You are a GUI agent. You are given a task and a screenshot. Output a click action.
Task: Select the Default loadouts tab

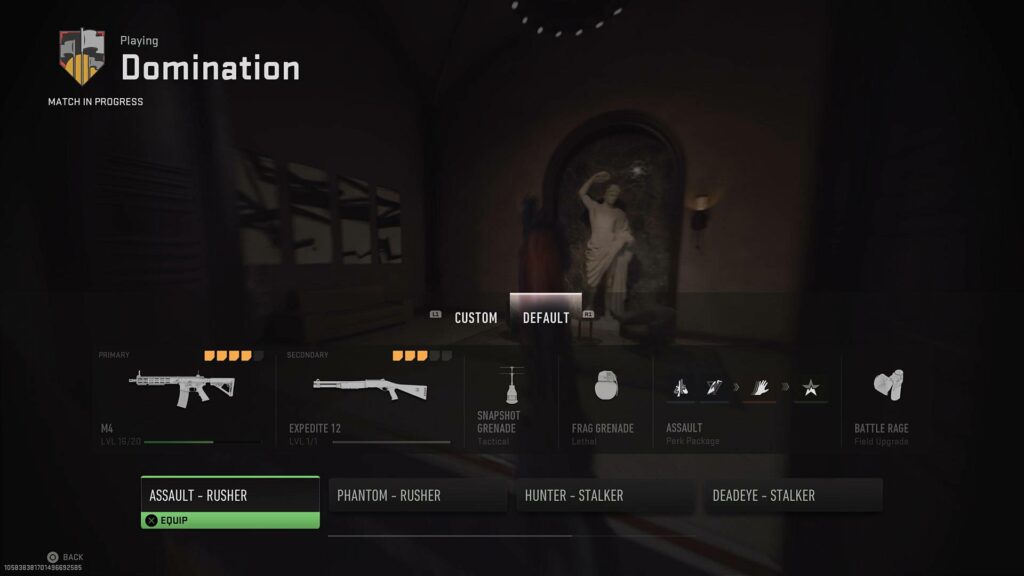click(545, 318)
